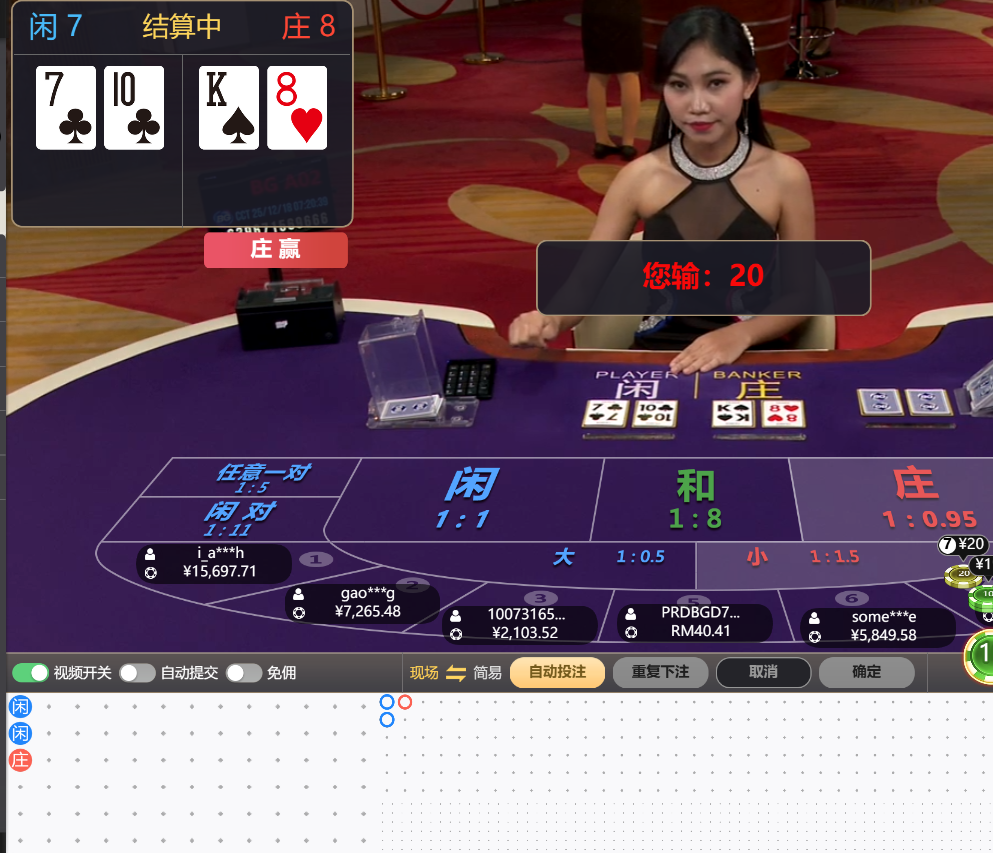Place a bet on 任意一对 1:5
Image resolution: width=993 pixels, height=853 pixels.
click(262, 477)
